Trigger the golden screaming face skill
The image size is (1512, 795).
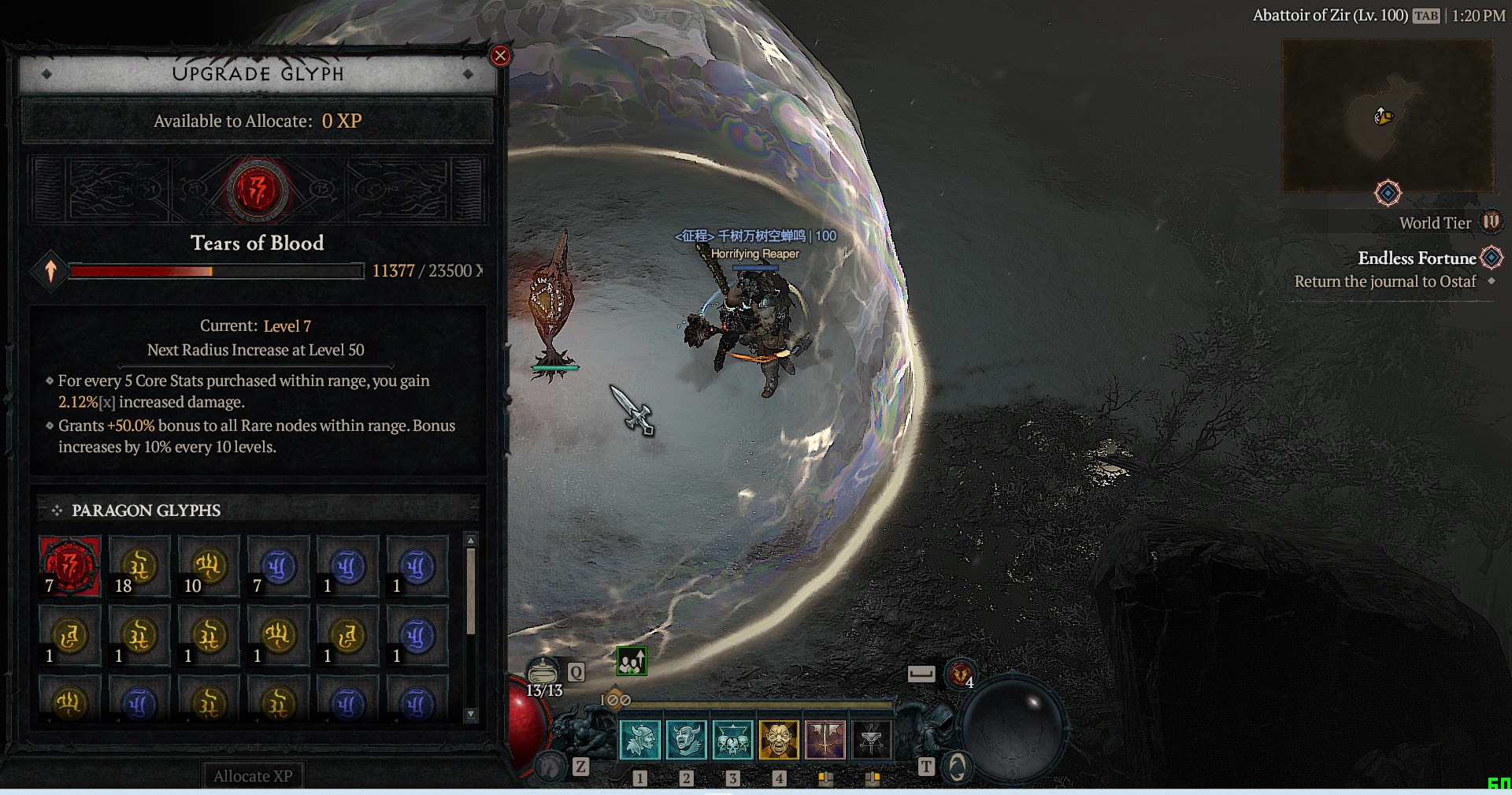tap(779, 740)
